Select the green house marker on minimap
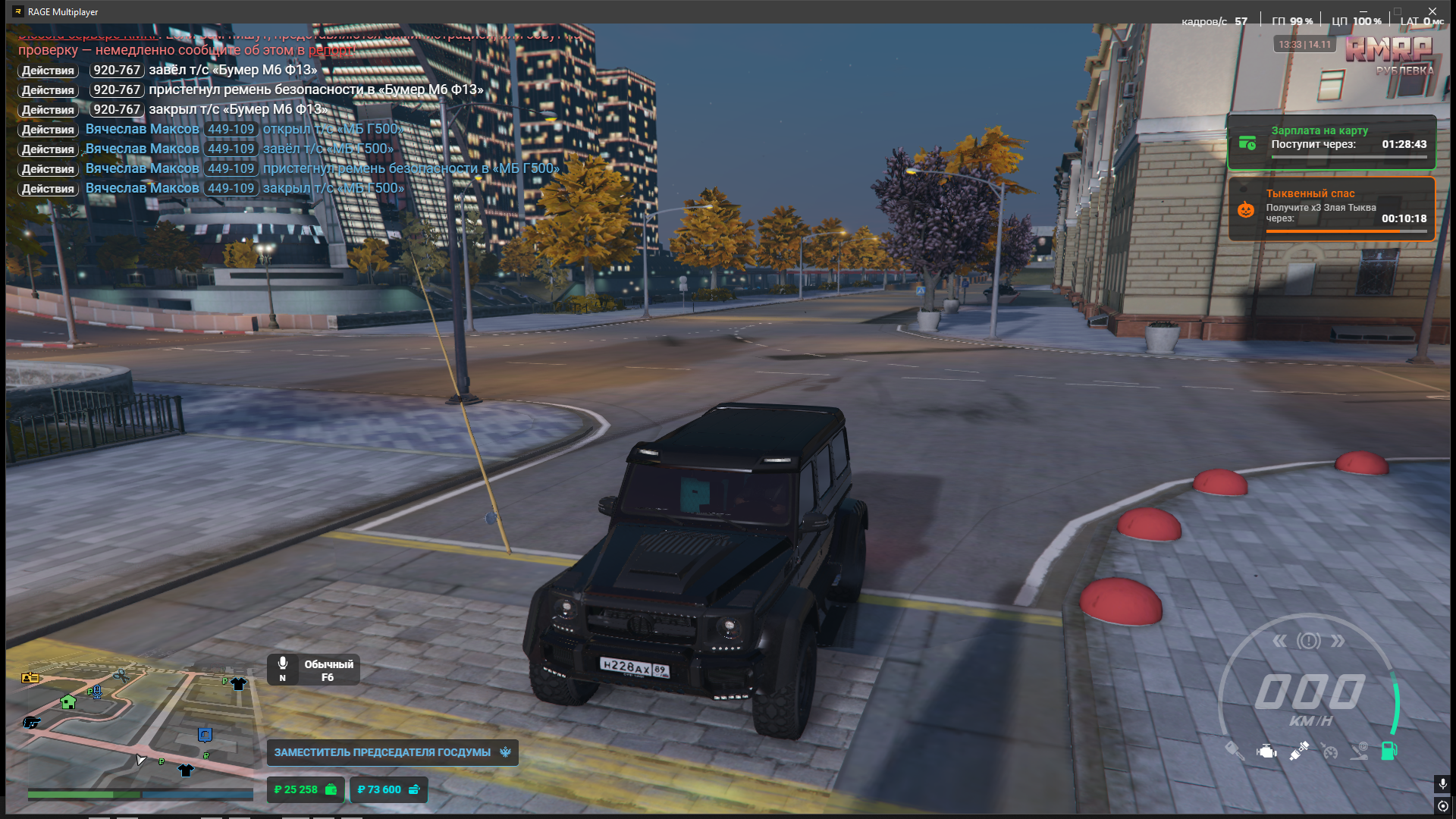The width and height of the screenshot is (1456, 819). coord(68,701)
